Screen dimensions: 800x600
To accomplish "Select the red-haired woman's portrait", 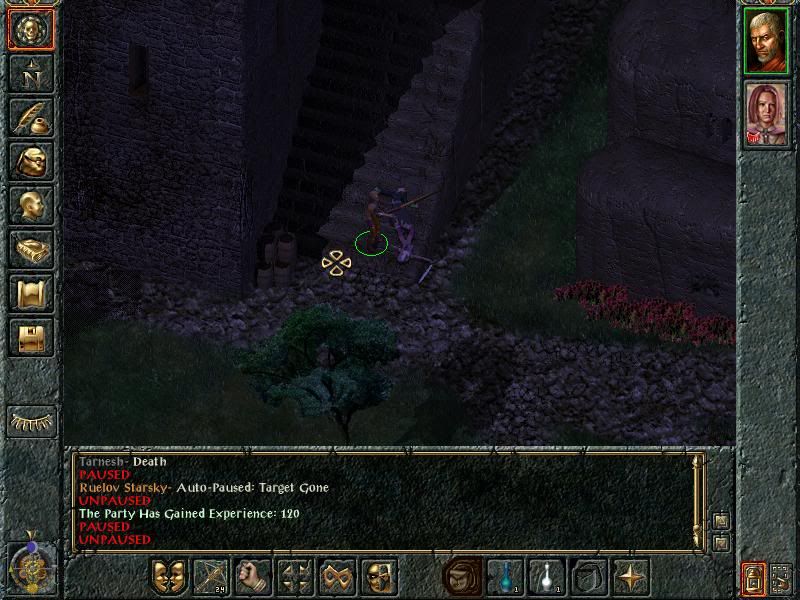I will (766, 116).
